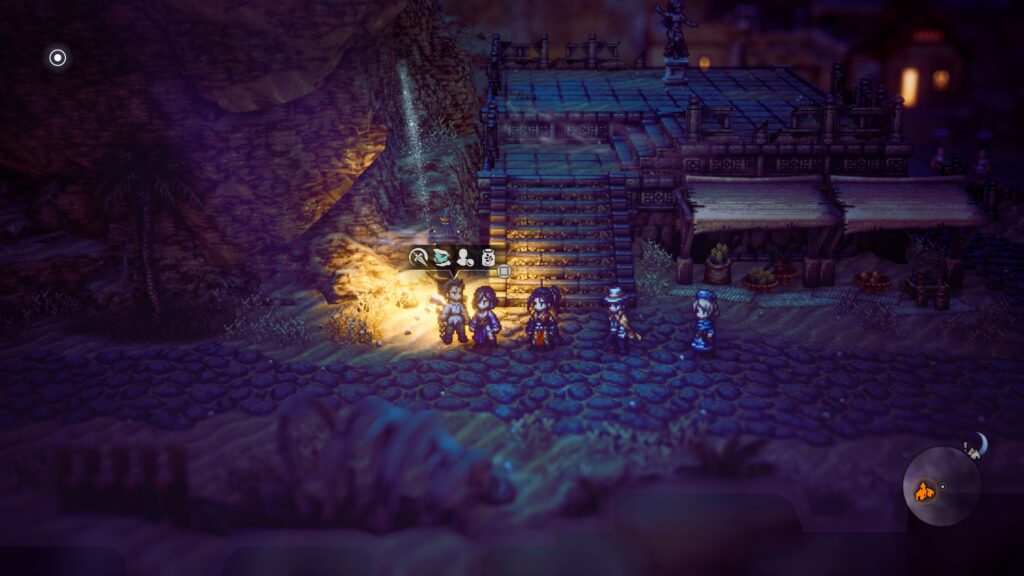
Task: Choose the teal scroll path action icon
Action: coord(442,258)
